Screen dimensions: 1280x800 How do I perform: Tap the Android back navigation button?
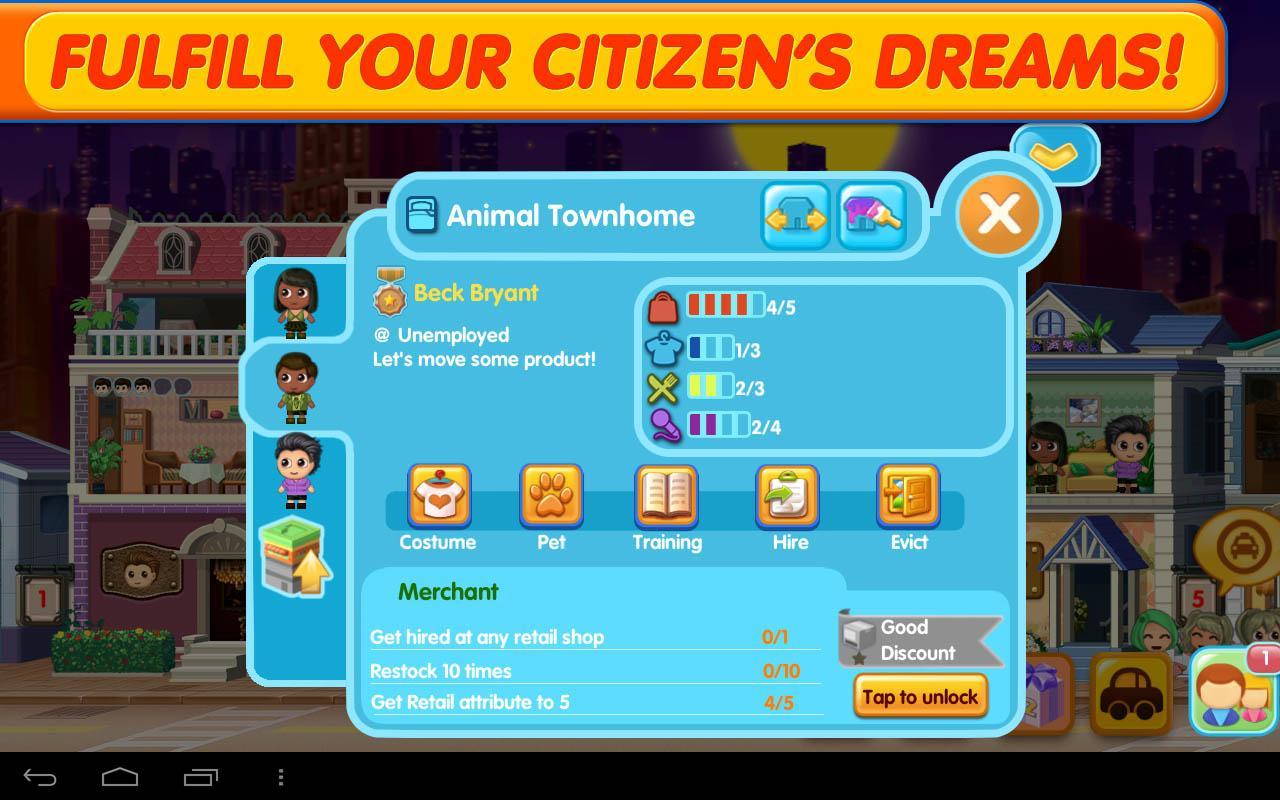click(x=40, y=777)
